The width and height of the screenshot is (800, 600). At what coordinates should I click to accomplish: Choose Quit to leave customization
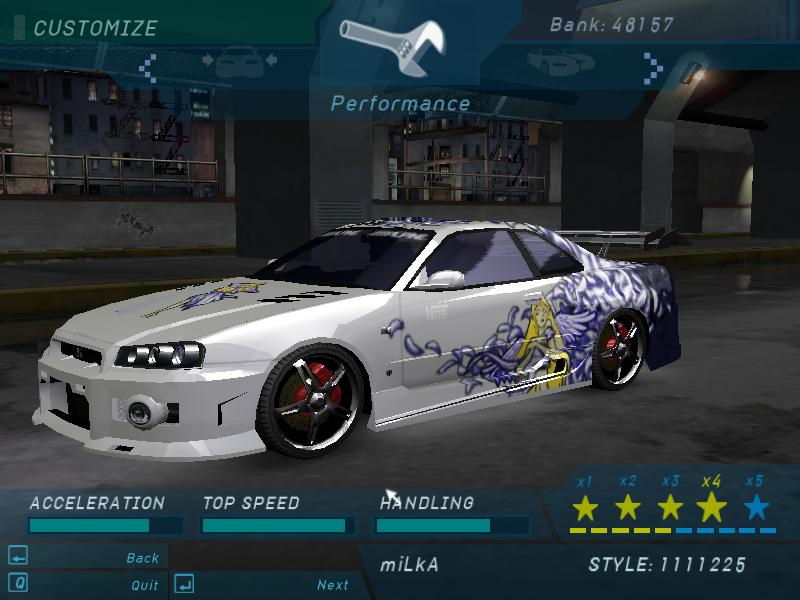click(x=144, y=585)
